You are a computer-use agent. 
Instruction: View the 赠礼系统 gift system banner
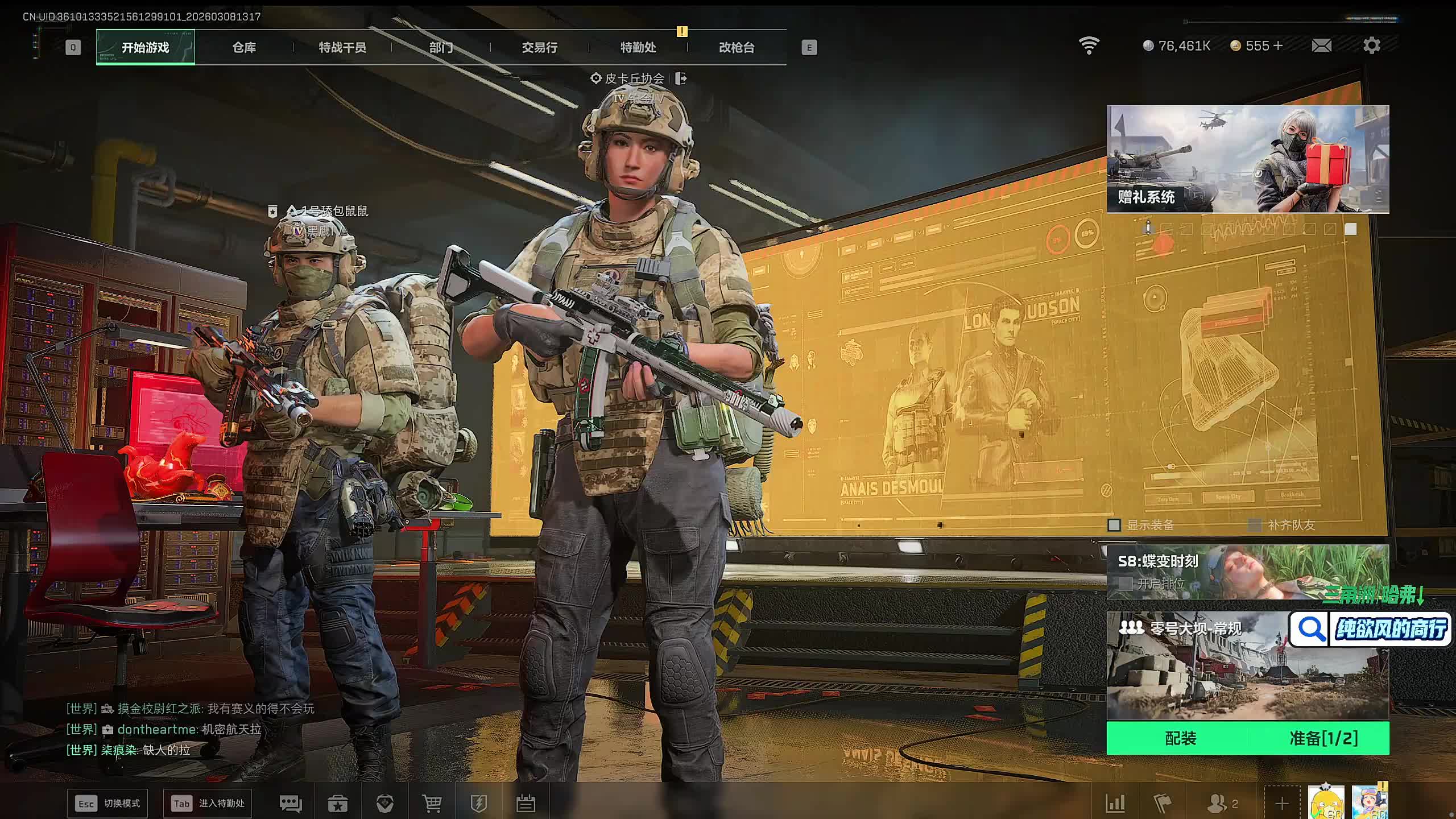coord(1247,159)
